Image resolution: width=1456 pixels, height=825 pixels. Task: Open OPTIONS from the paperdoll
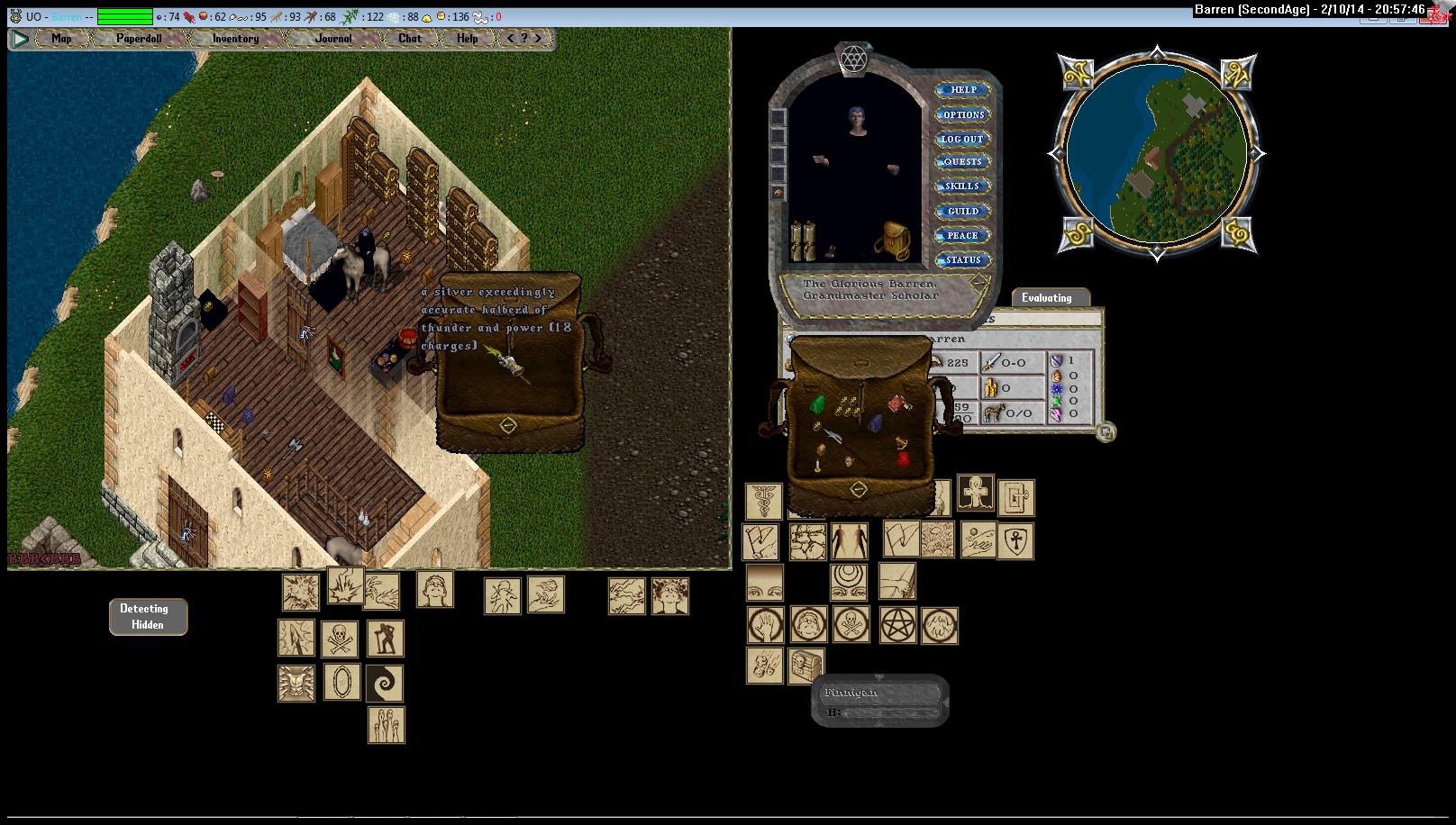963,114
